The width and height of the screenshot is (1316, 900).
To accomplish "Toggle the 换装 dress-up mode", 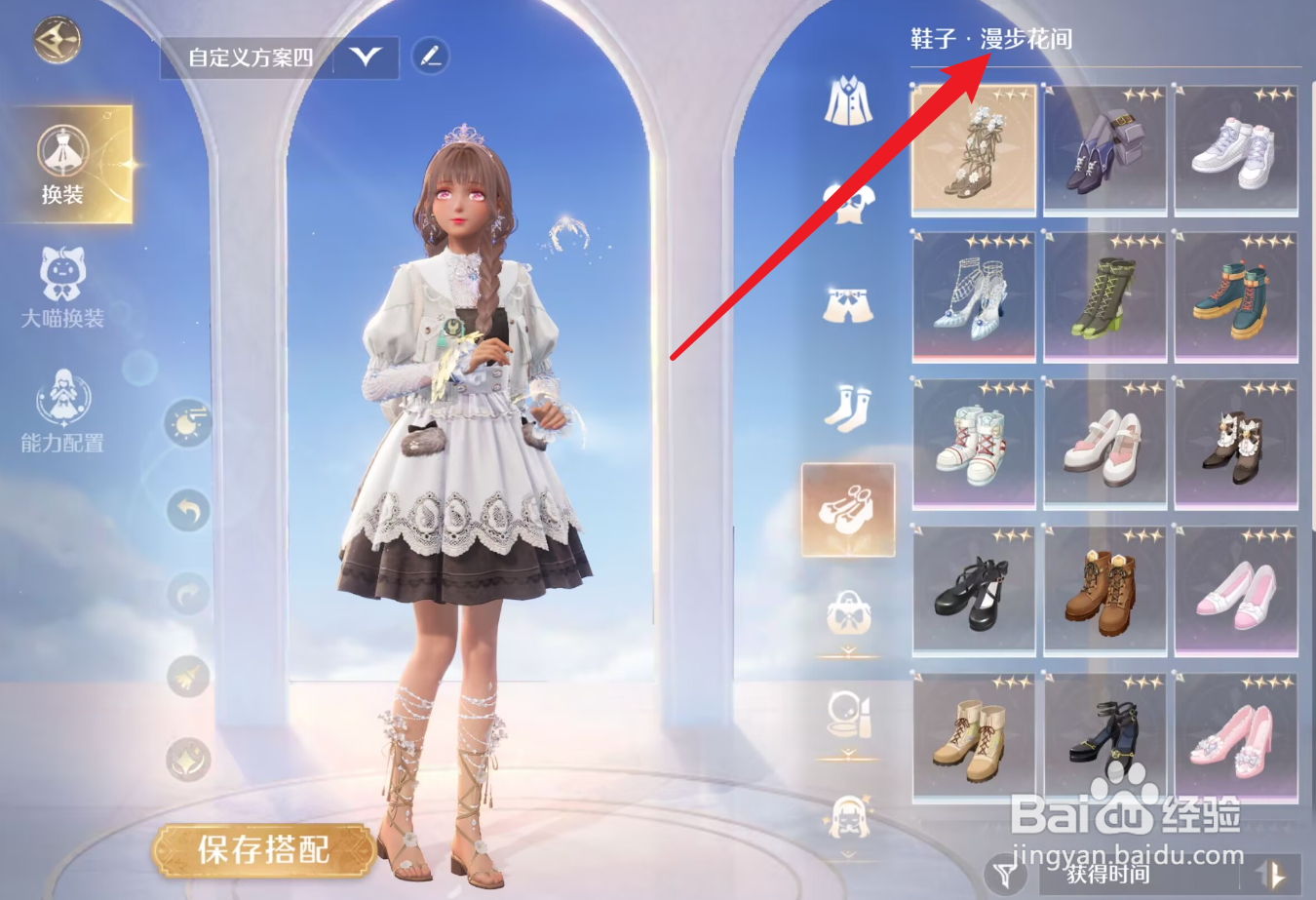I will [x=64, y=169].
